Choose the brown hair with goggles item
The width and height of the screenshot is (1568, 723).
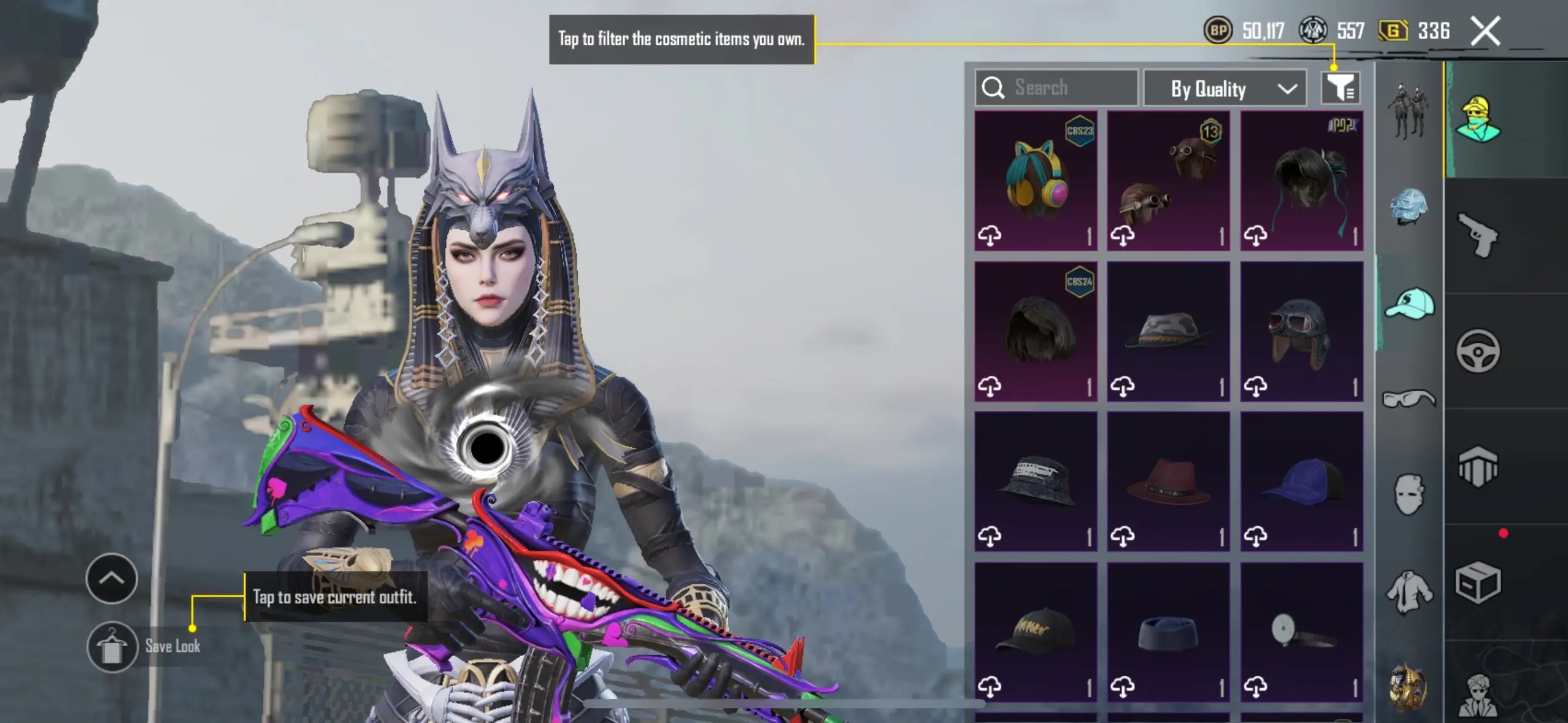[x=1168, y=181]
